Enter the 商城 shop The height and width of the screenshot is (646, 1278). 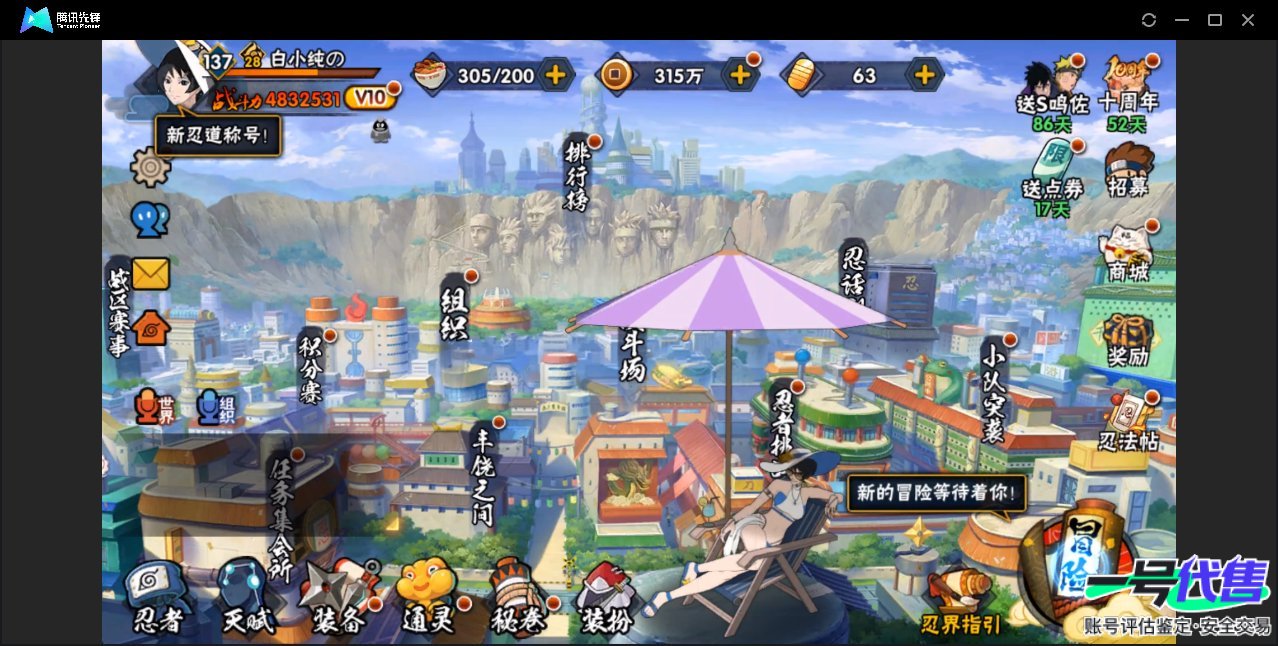point(1128,252)
